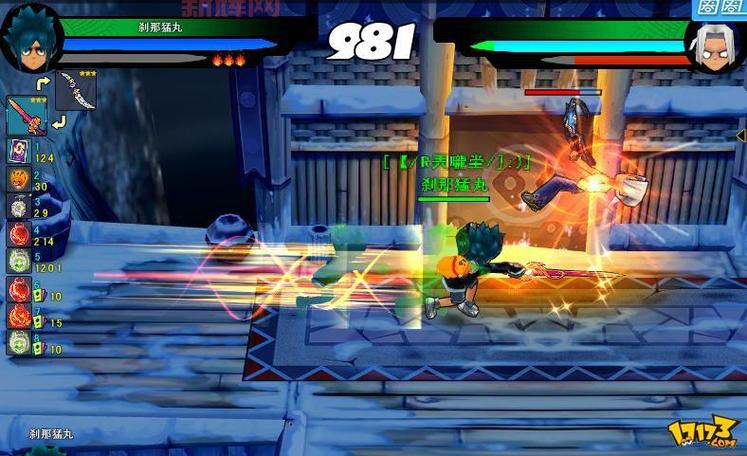Use the red orb item in slot 4

[18, 234]
